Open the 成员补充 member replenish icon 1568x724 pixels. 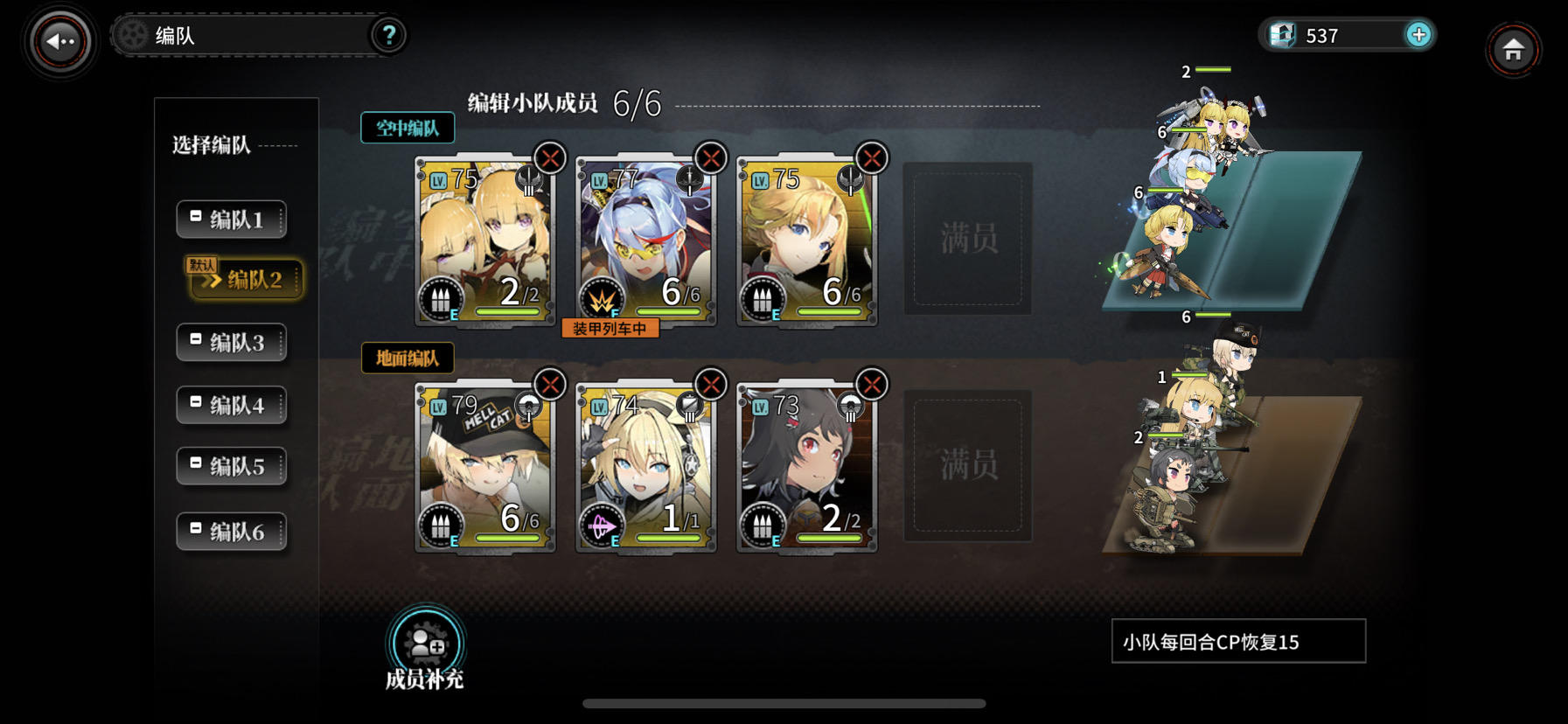pyautogui.click(x=424, y=644)
